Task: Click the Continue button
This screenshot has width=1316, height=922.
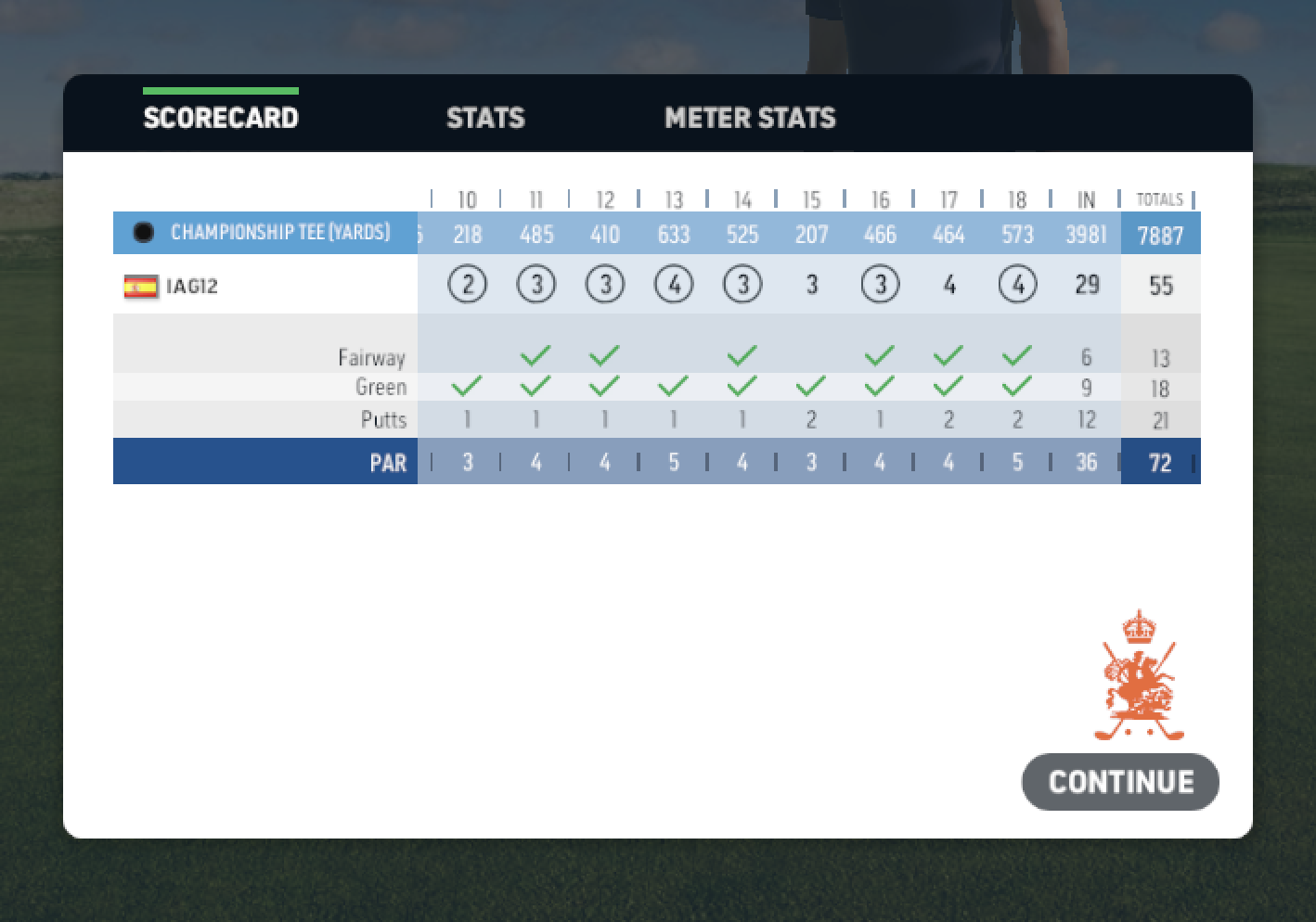Action: 1120,782
